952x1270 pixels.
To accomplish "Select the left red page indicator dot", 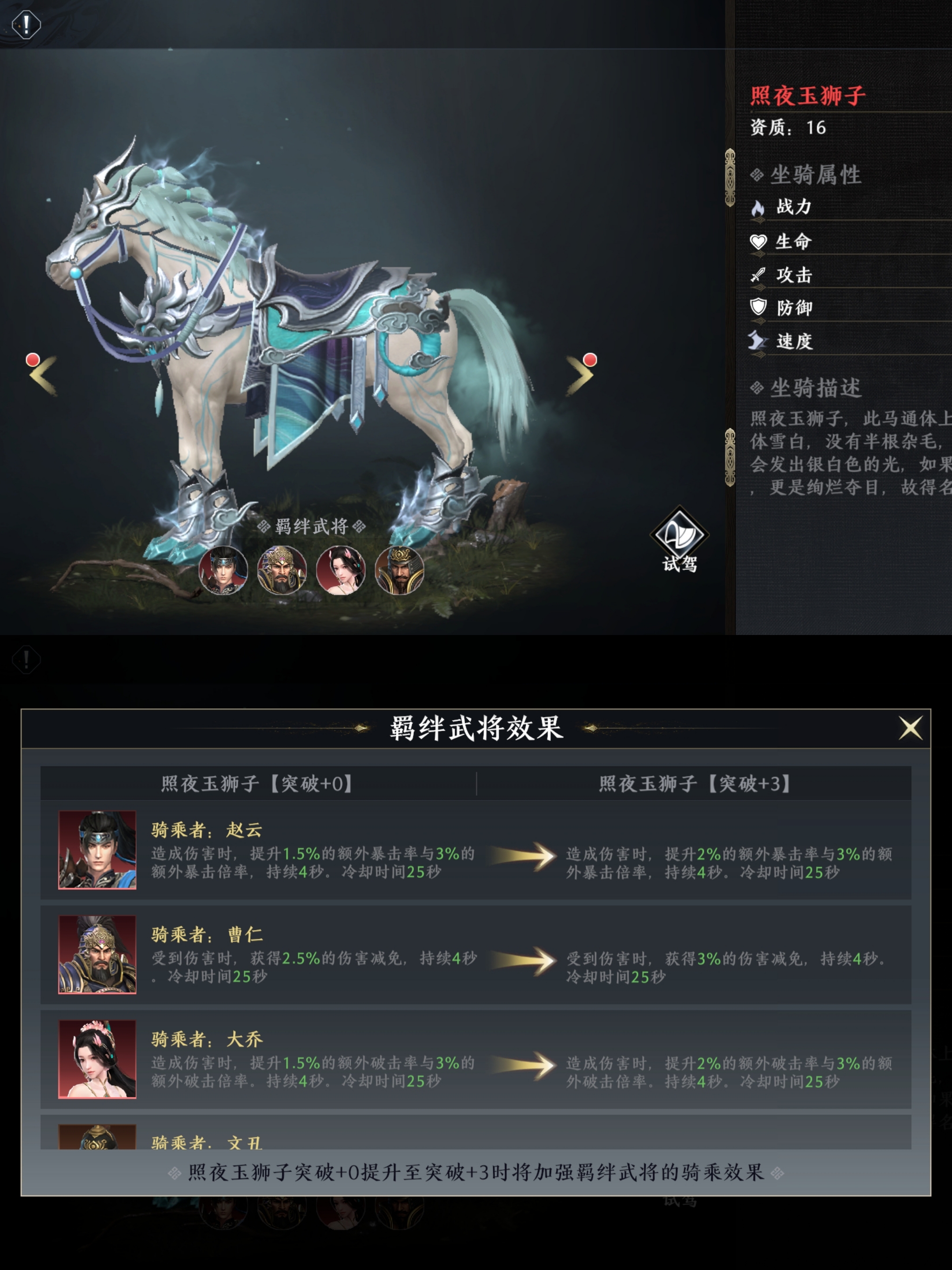I will pos(33,360).
